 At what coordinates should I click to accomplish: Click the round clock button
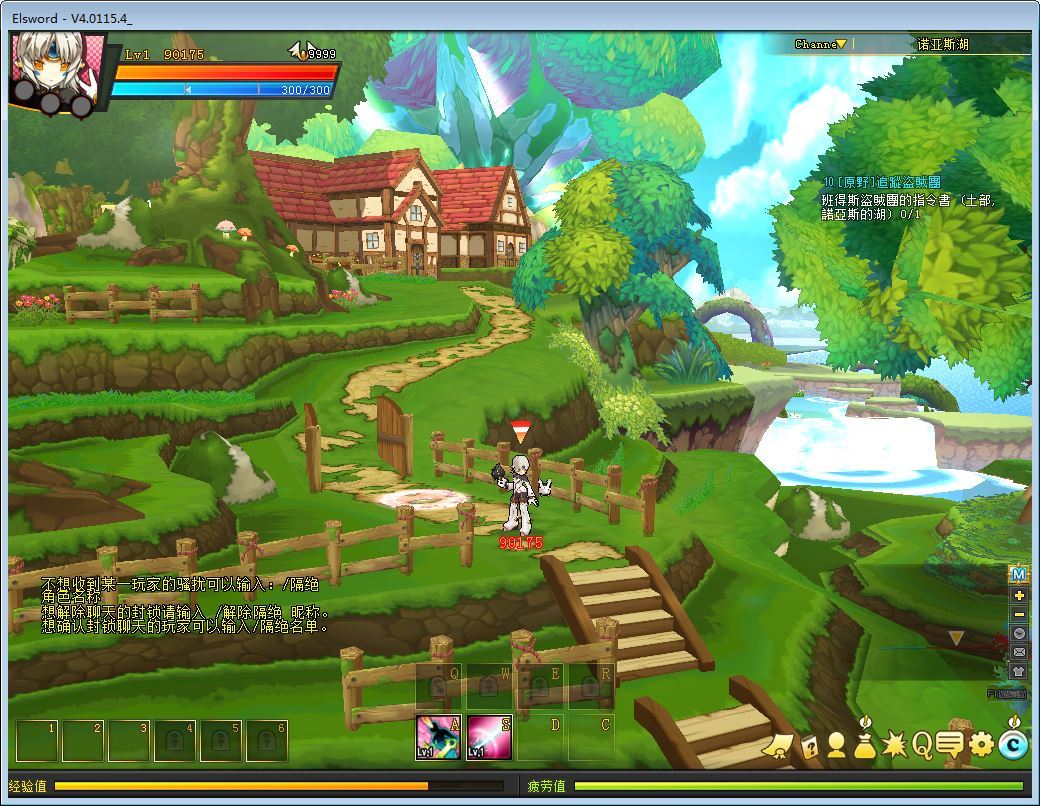(x=1019, y=633)
